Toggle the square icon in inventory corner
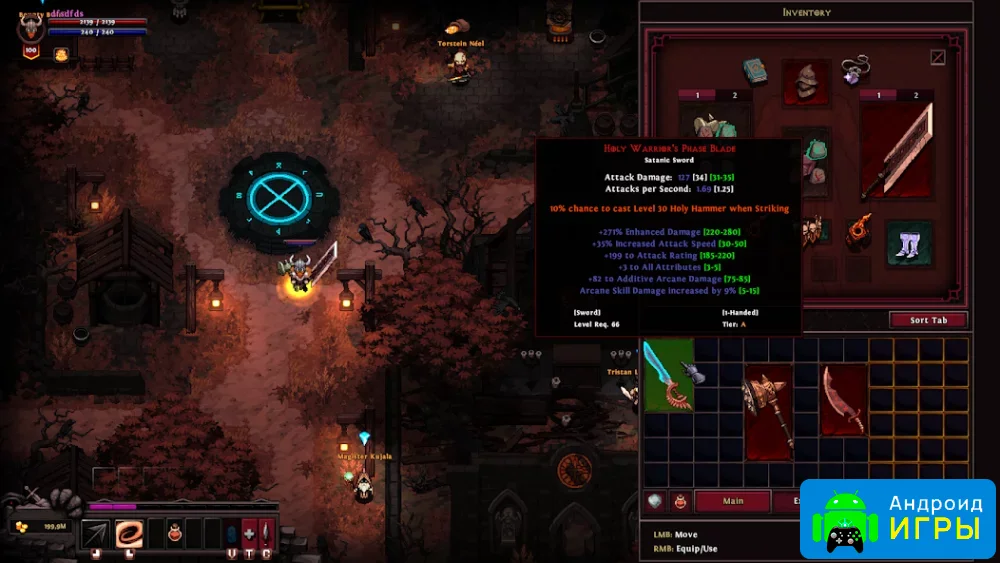The width and height of the screenshot is (1000, 563). coord(937,58)
